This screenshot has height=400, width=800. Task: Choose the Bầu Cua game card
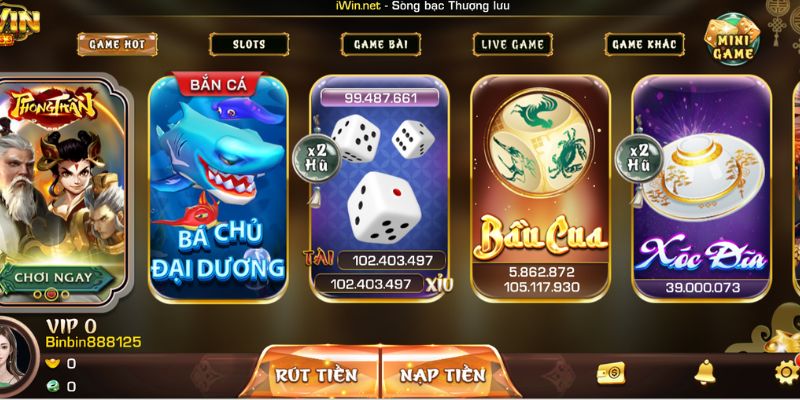coord(541,185)
